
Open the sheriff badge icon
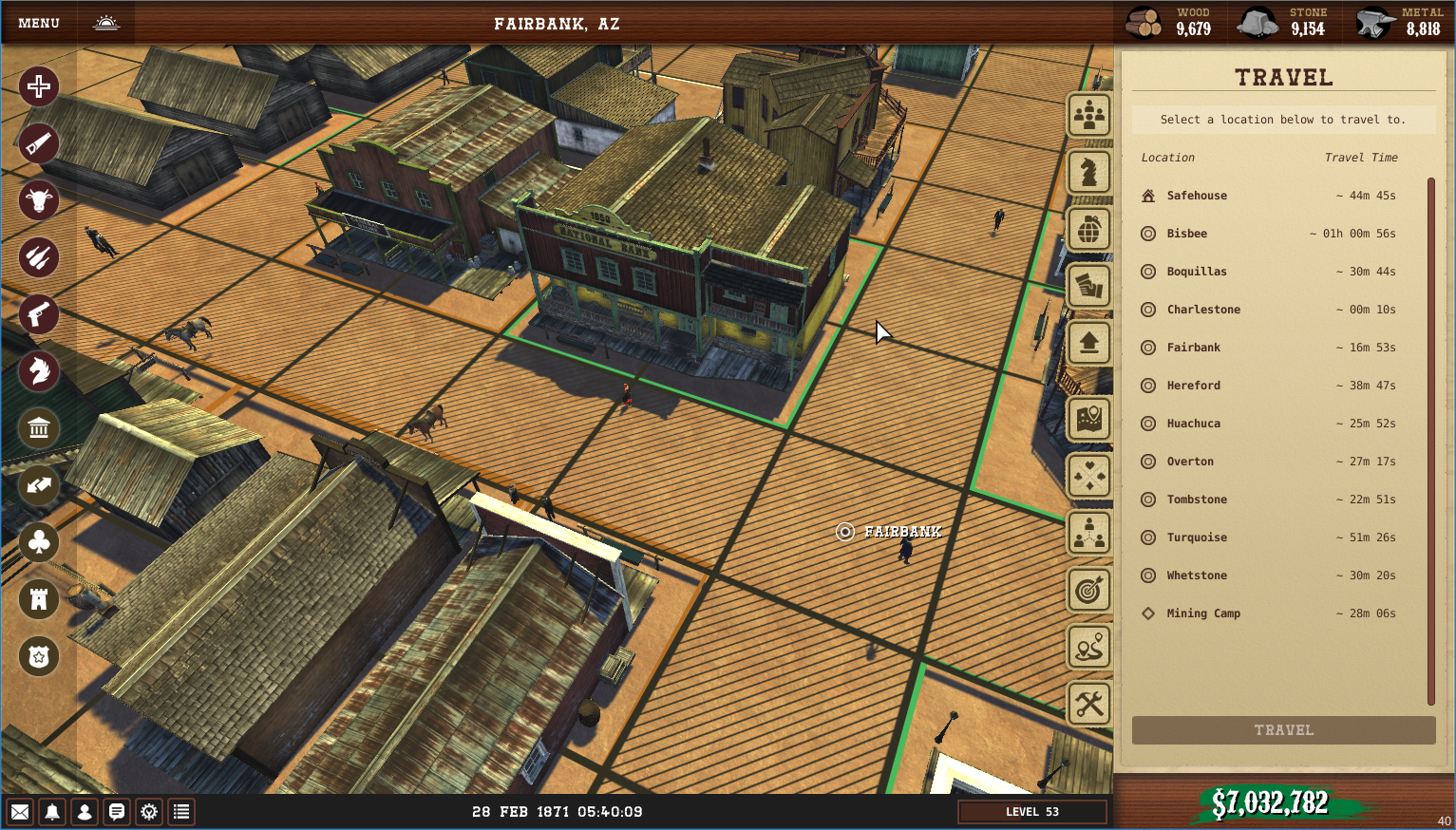tap(39, 656)
